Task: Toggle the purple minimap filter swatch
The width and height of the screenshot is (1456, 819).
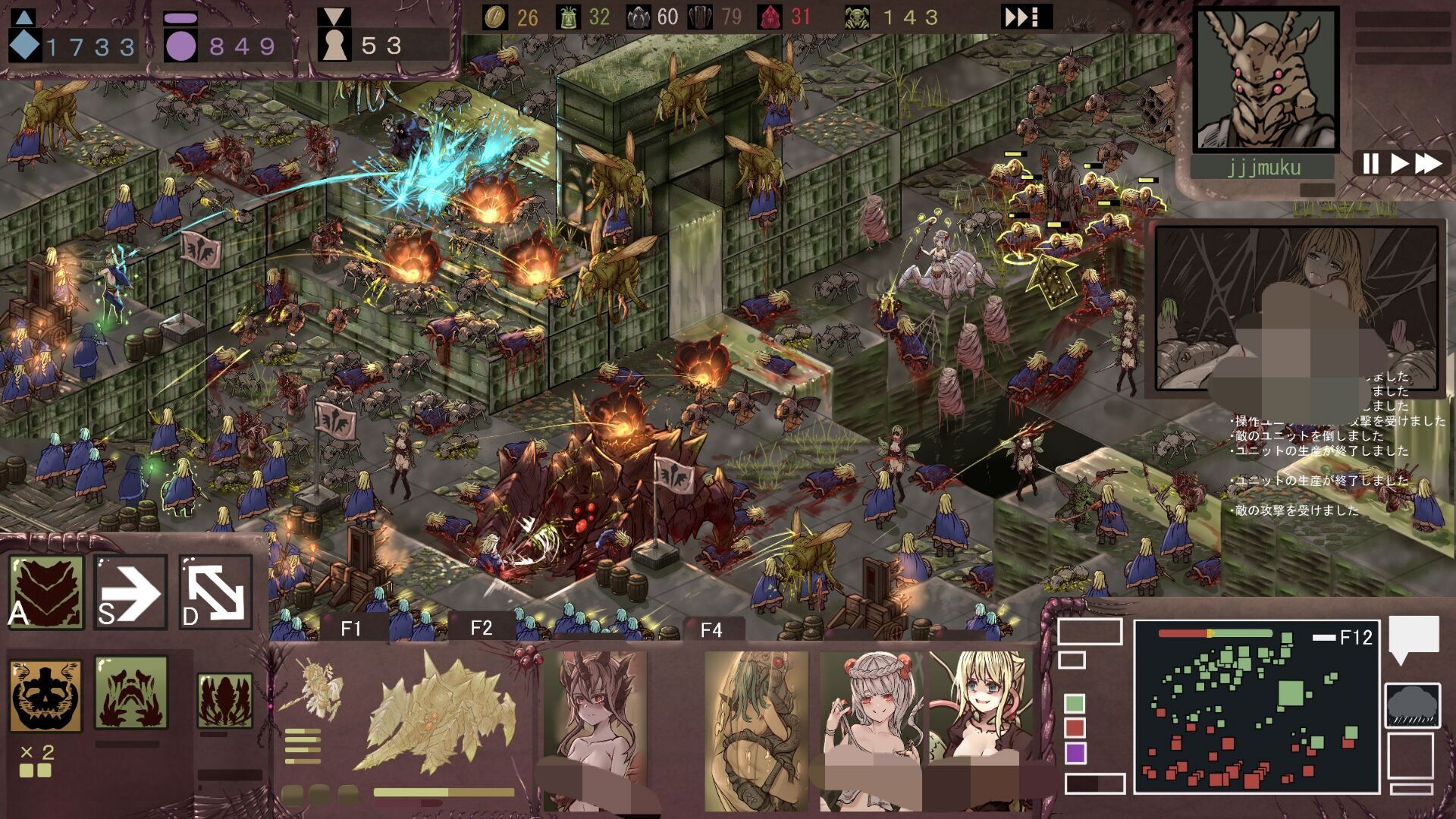Action: (1075, 753)
